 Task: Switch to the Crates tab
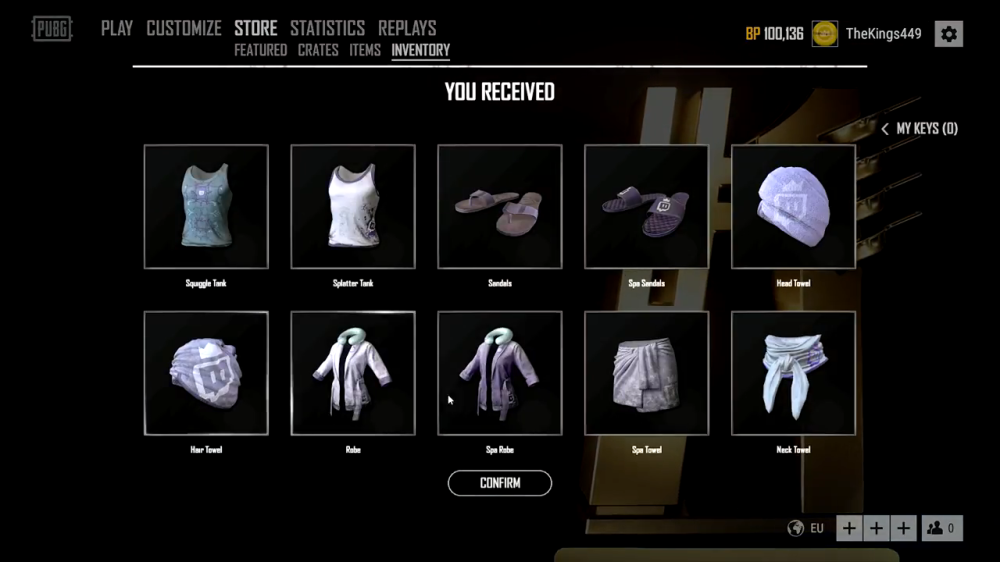(318, 50)
